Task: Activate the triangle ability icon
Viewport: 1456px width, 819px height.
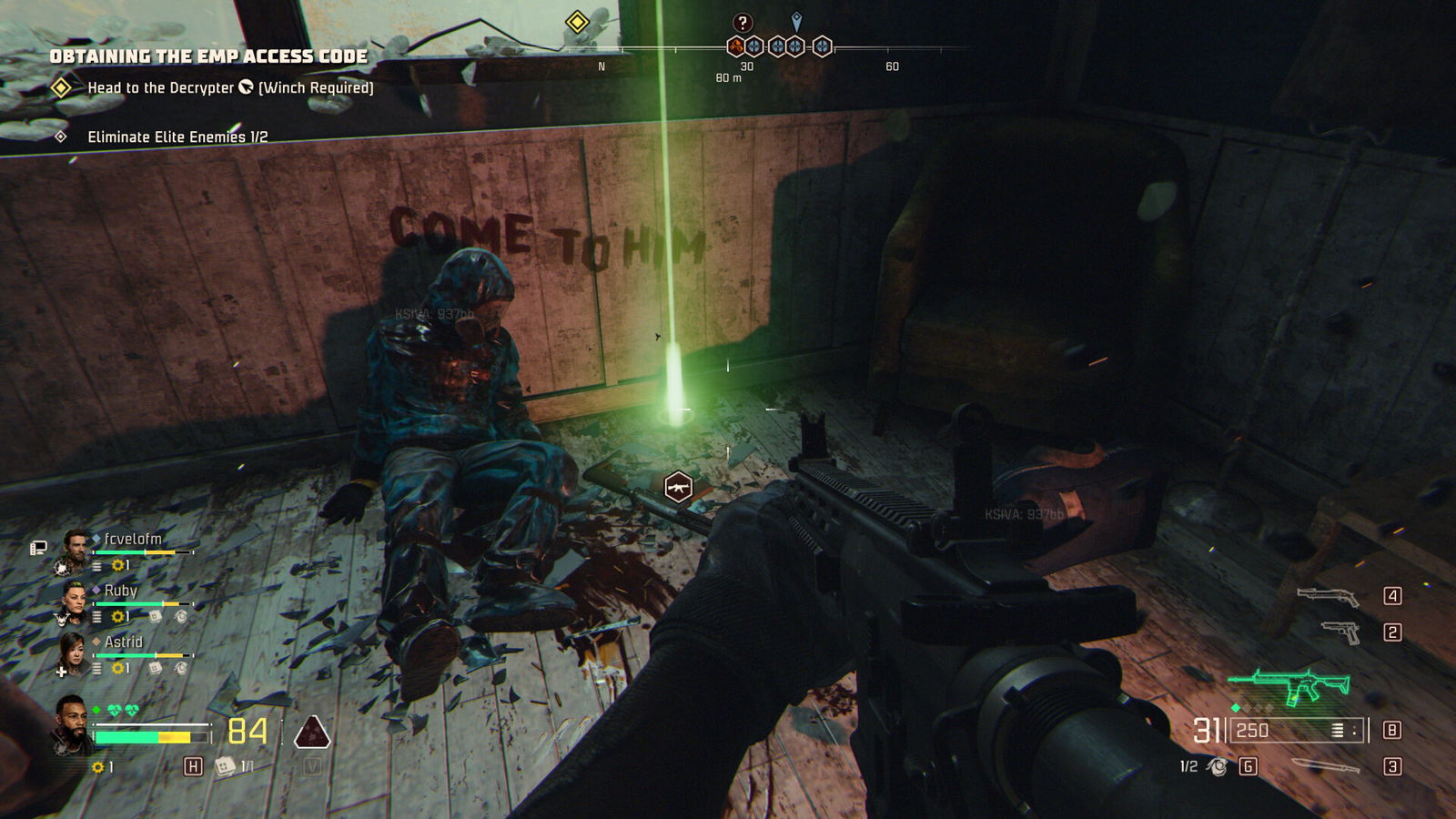Action: coord(312,731)
